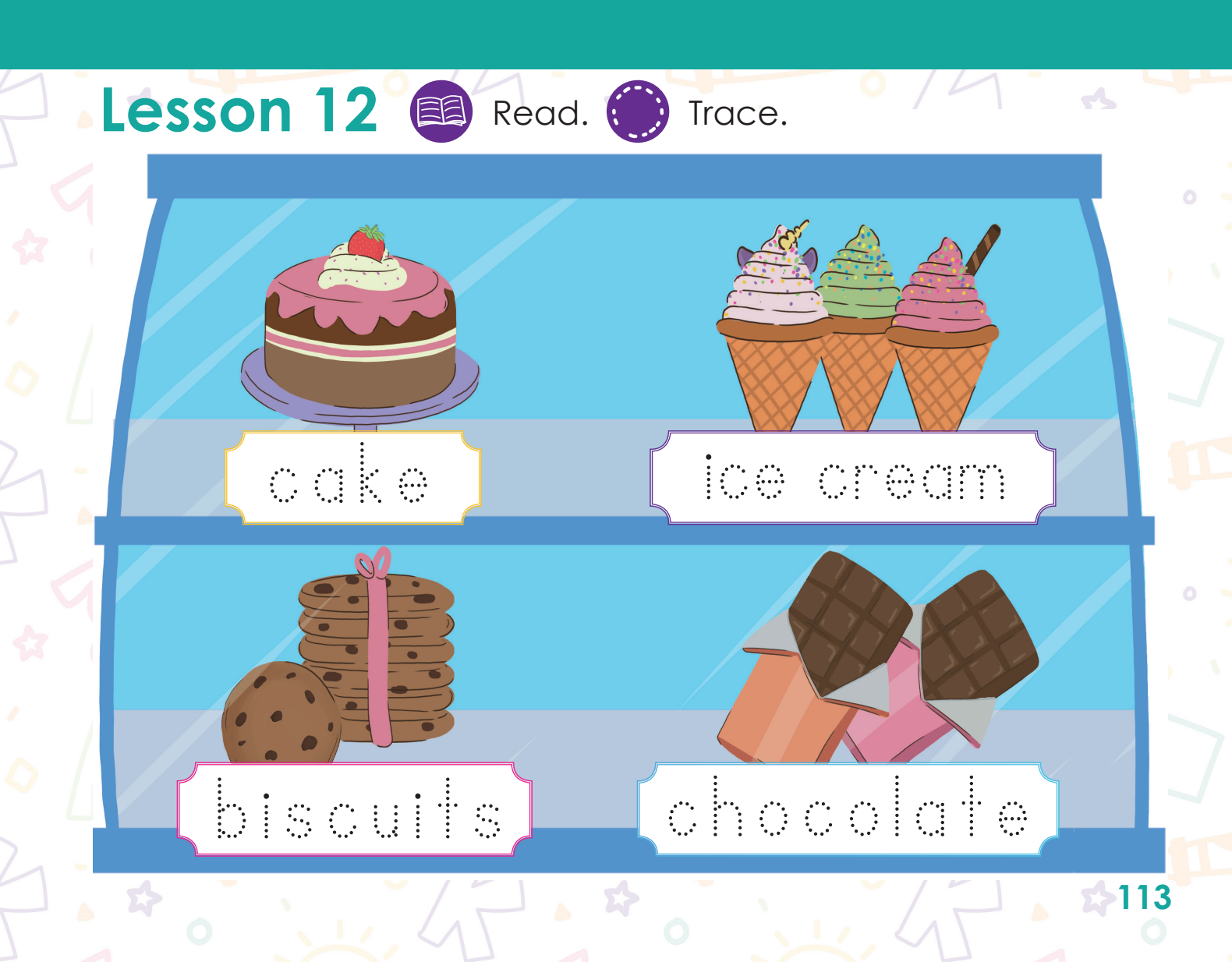Viewport: 1232px width, 962px height.
Task: Tap the 'chocolate' tracing word card
Action: click(848, 809)
